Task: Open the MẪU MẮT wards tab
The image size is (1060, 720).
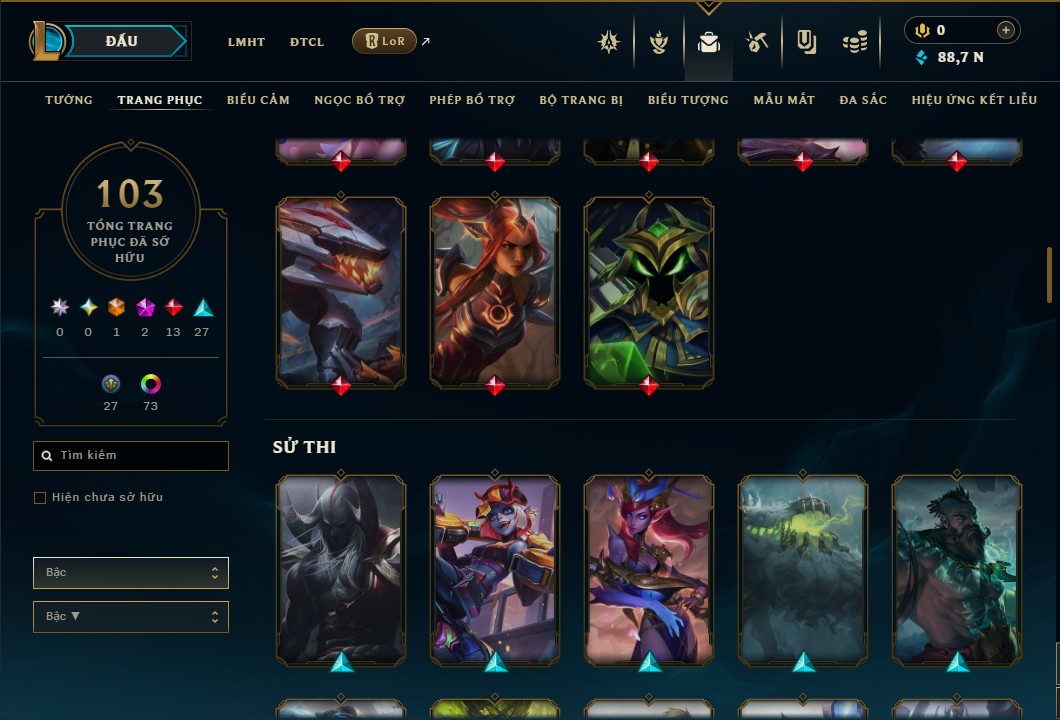Action: click(784, 100)
